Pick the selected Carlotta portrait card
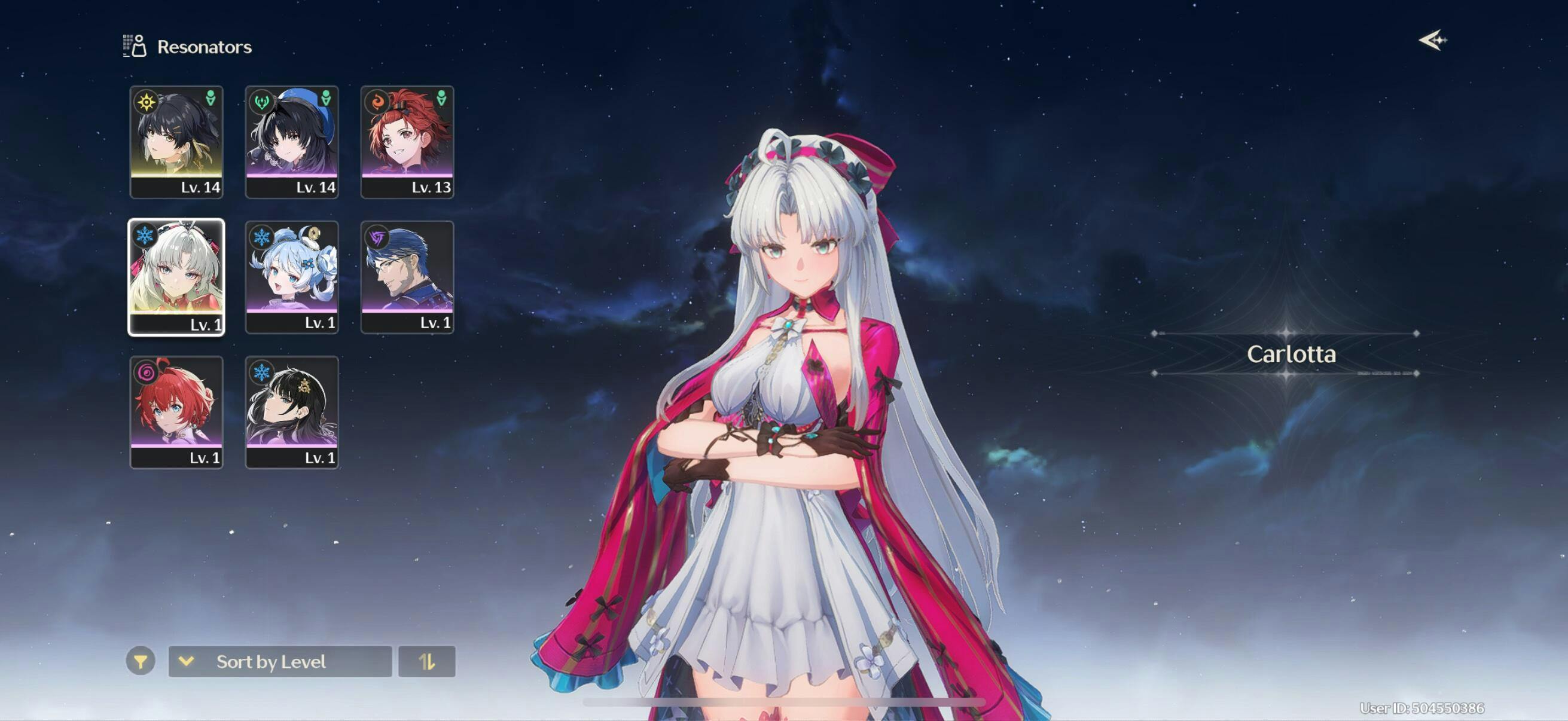Image resolution: width=1568 pixels, height=721 pixels. click(x=176, y=277)
